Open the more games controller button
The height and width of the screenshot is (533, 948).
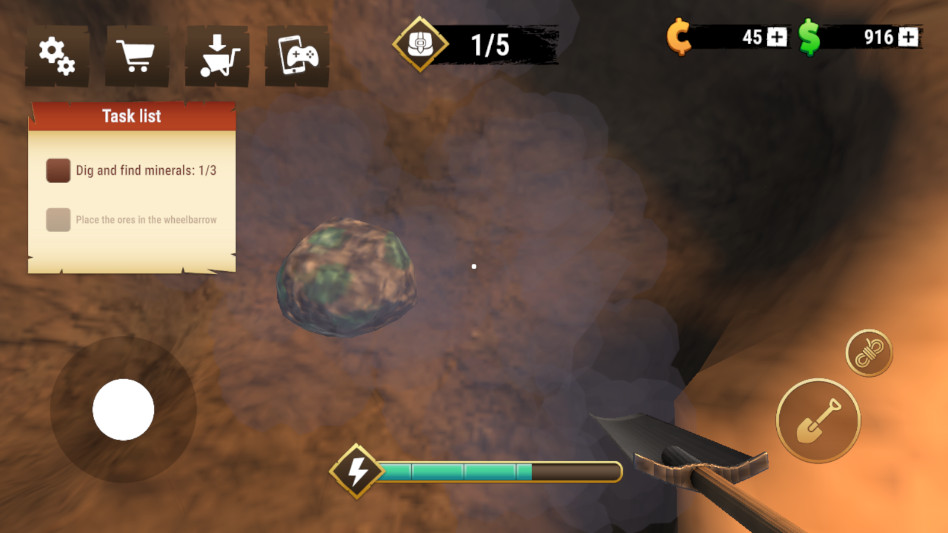(x=297, y=56)
